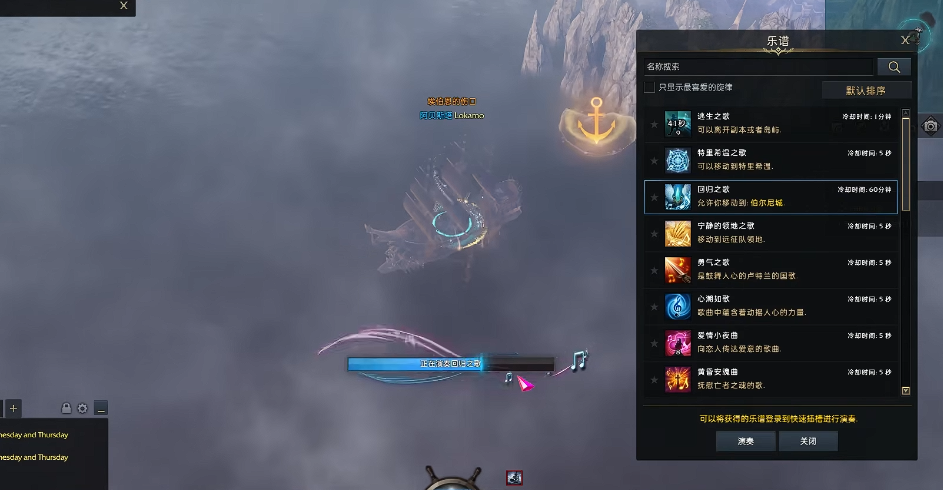Choose the 爱情小夜曲 song row
This screenshot has width=943, height=490.
click(770, 342)
